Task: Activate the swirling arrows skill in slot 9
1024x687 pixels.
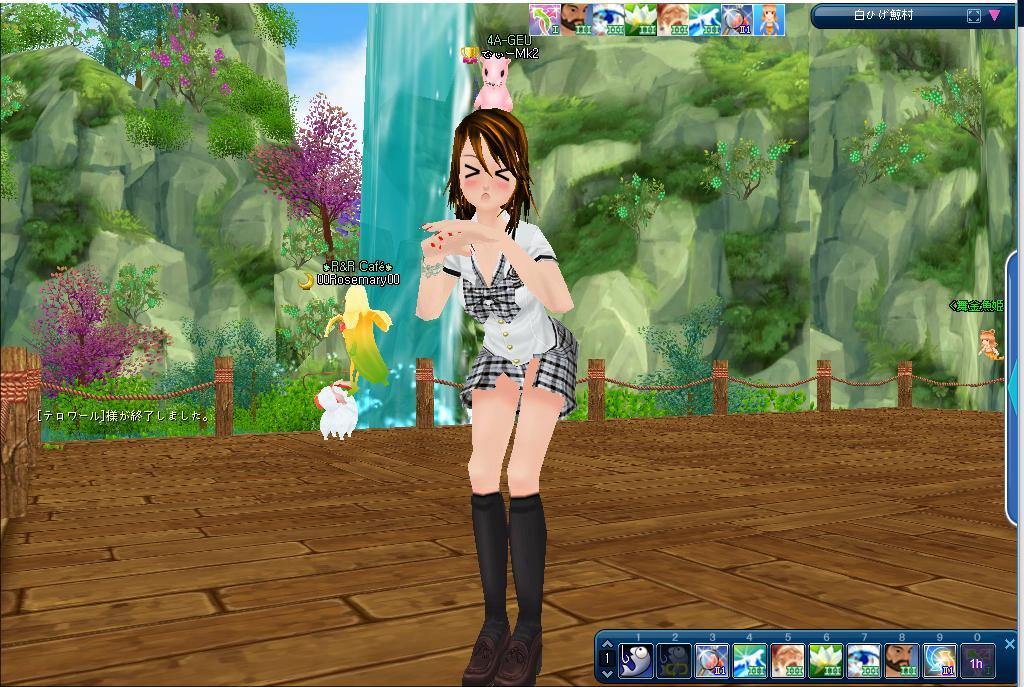Action: pyautogui.click(x=939, y=661)
